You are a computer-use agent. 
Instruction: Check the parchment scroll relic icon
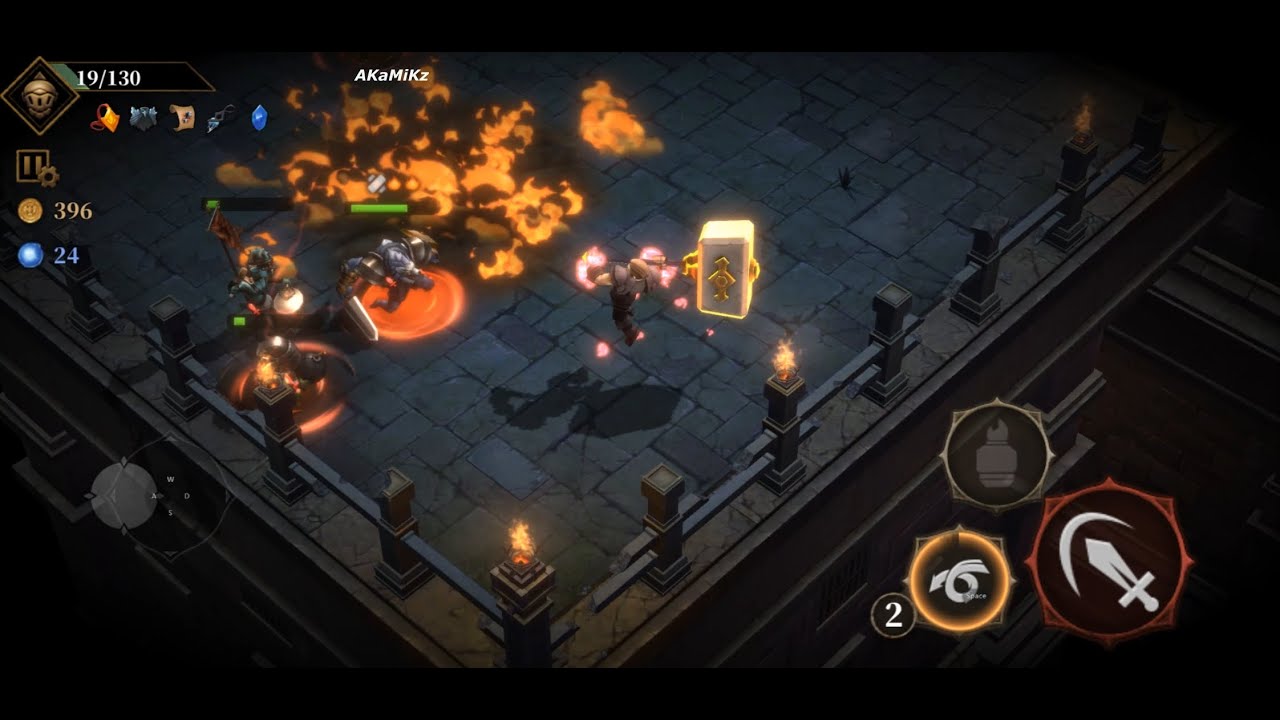(182, 119)
